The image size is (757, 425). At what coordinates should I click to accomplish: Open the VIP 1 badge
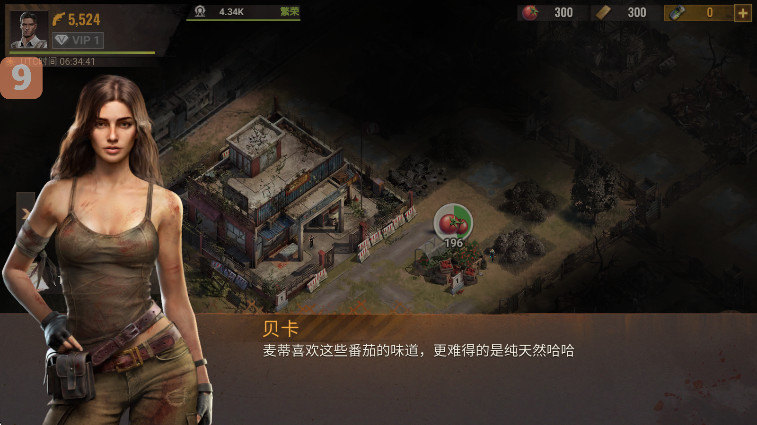click(x=78, y=40)
